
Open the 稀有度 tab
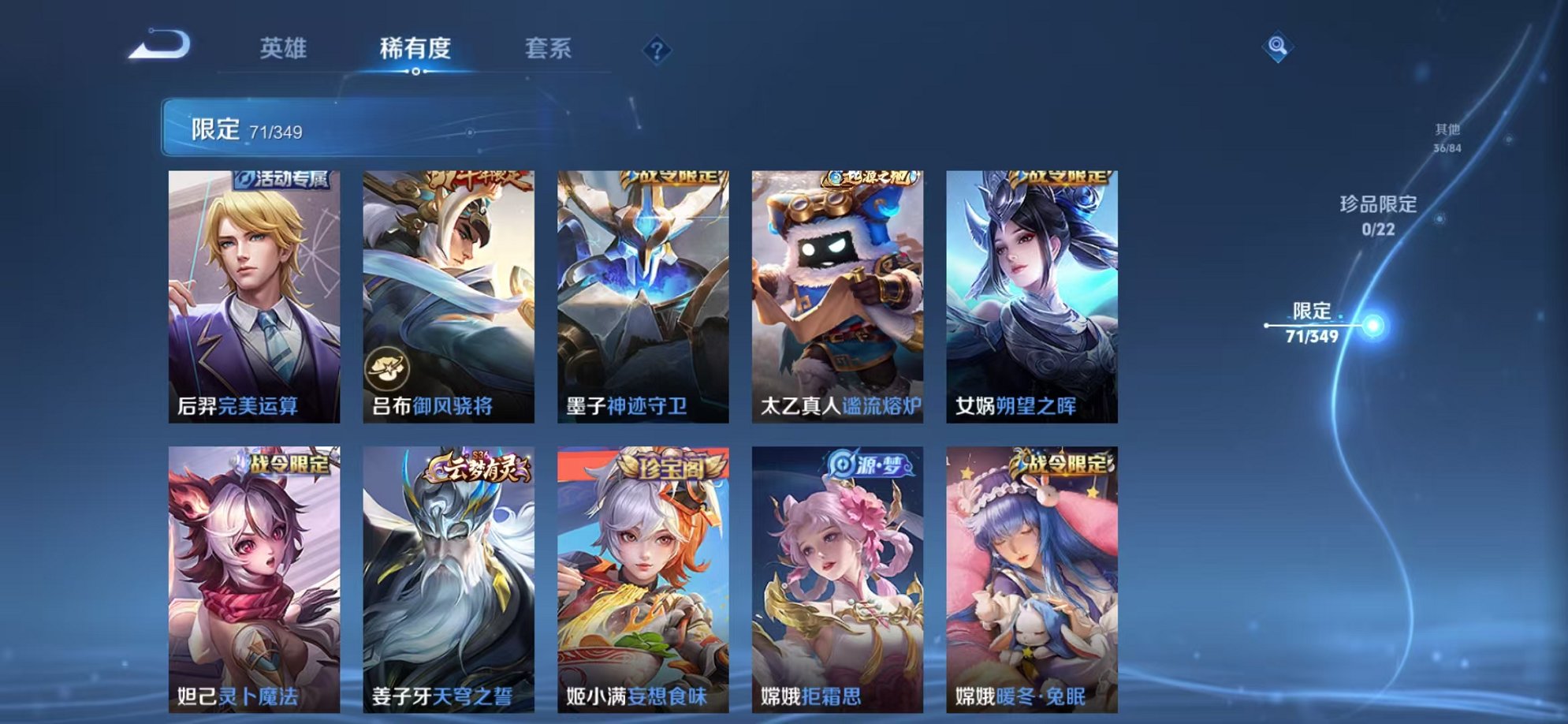coord(416,49)
